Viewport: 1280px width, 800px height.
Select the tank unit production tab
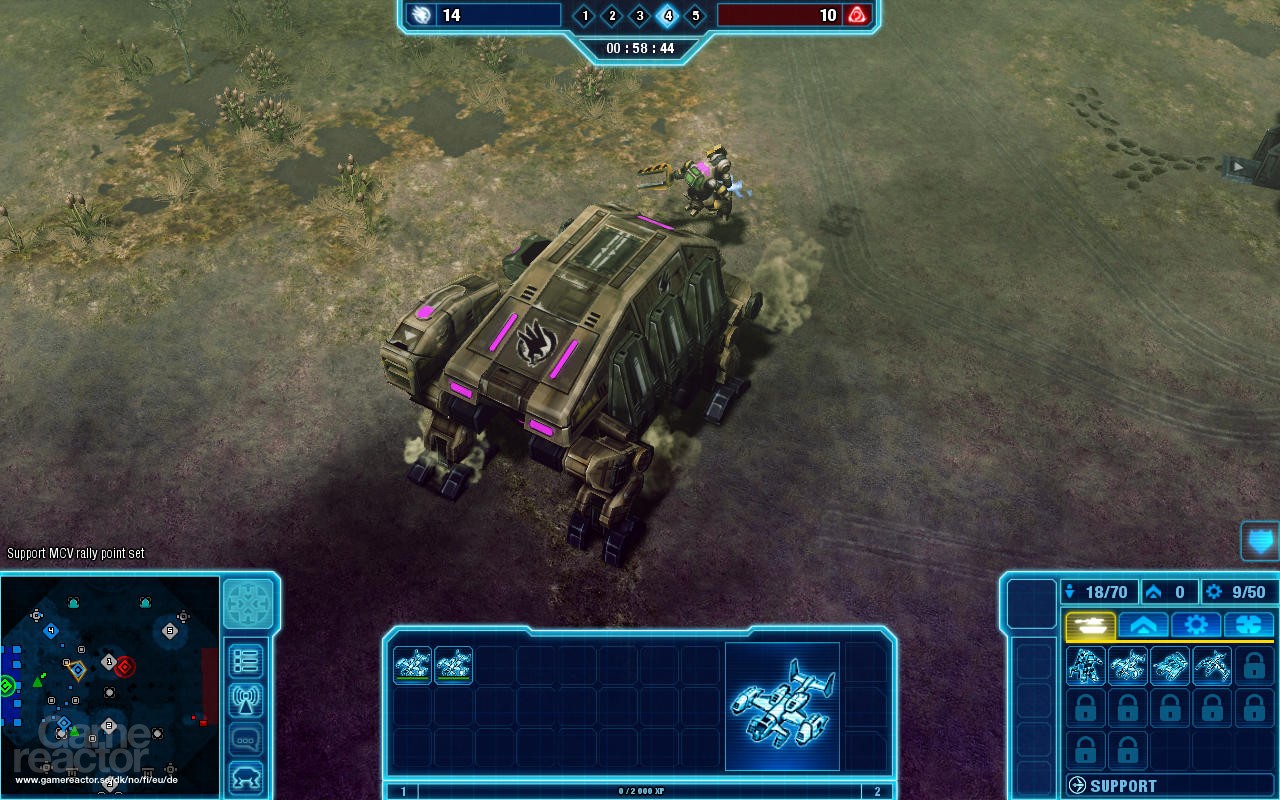(x=1090, y=625)
